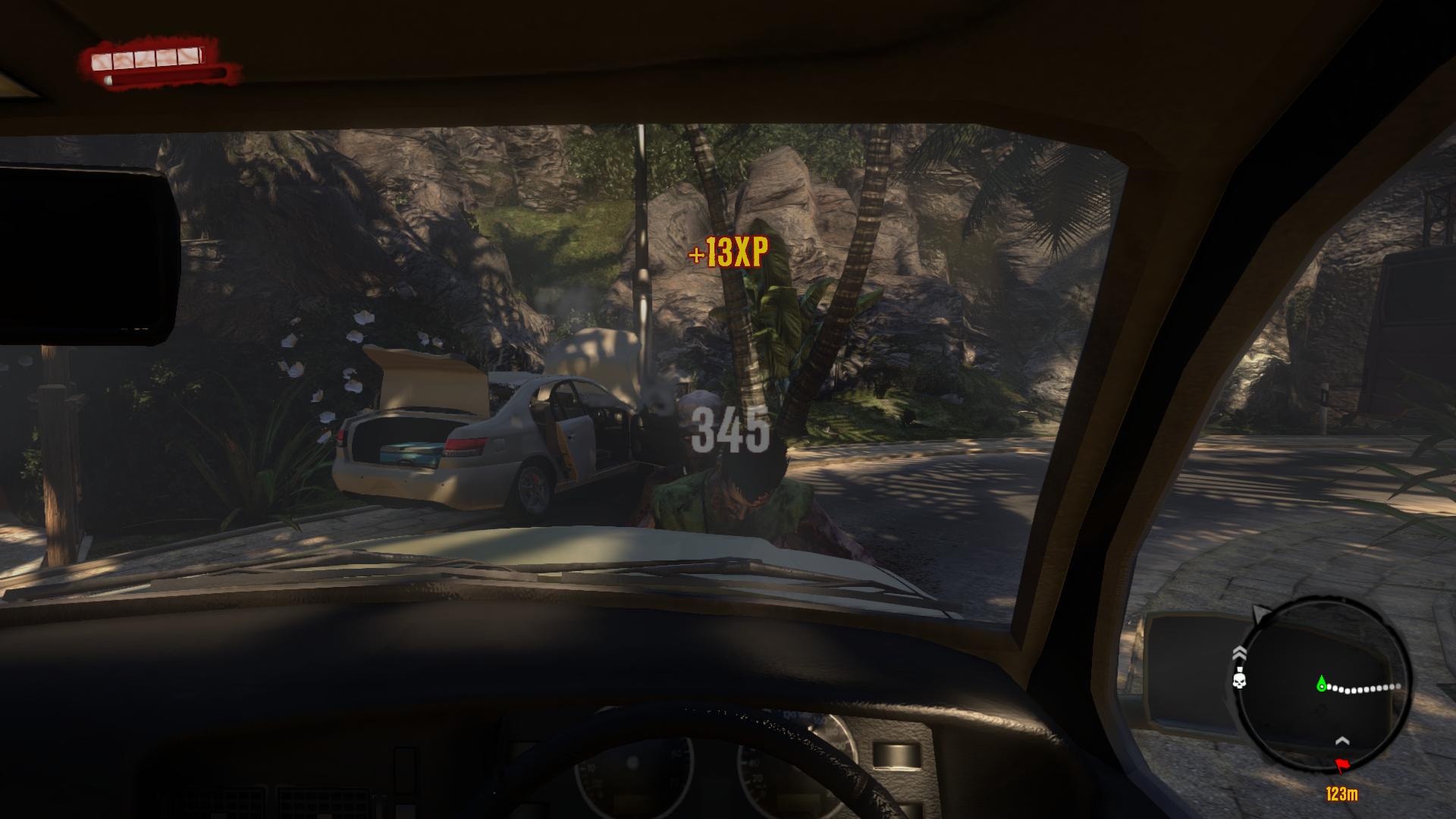Click the green player arrow on the minimap
This screenshot has width=1456, height=819.
tap(1322, 684)
